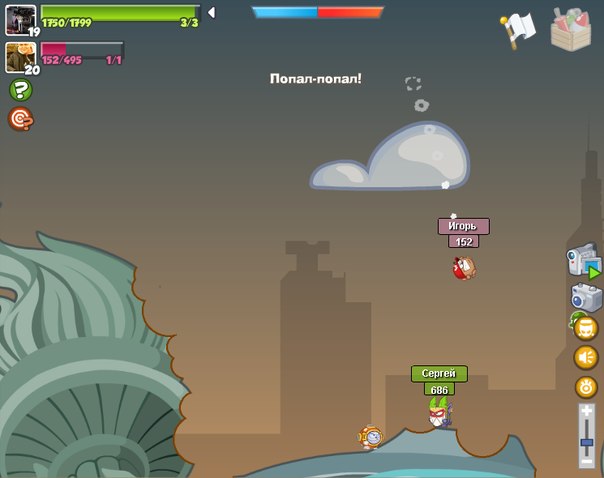
Task: Start video recording with the camcorder icon
Action: click(583, 263)
